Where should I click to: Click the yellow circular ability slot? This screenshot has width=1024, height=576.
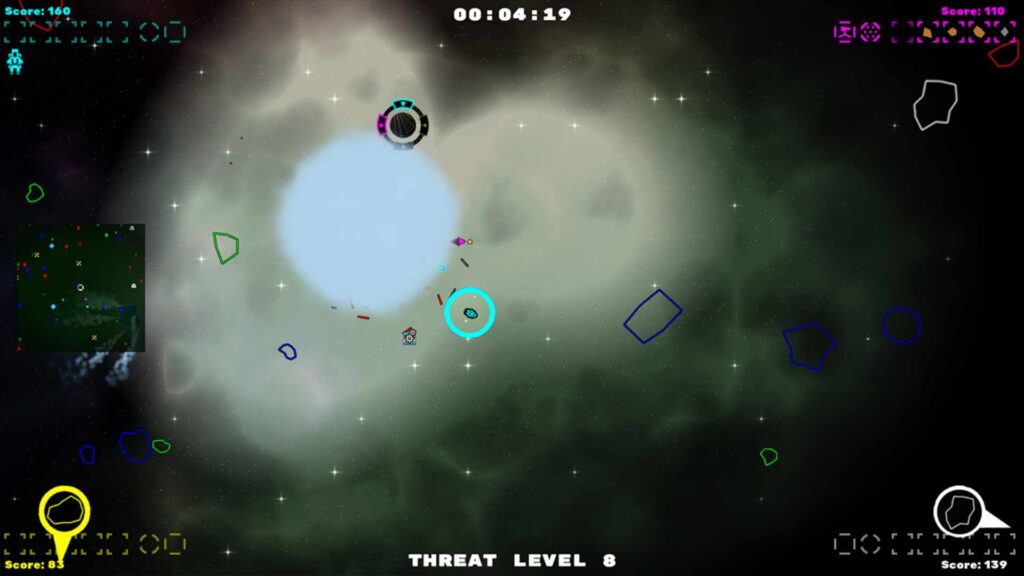point(150,544)
